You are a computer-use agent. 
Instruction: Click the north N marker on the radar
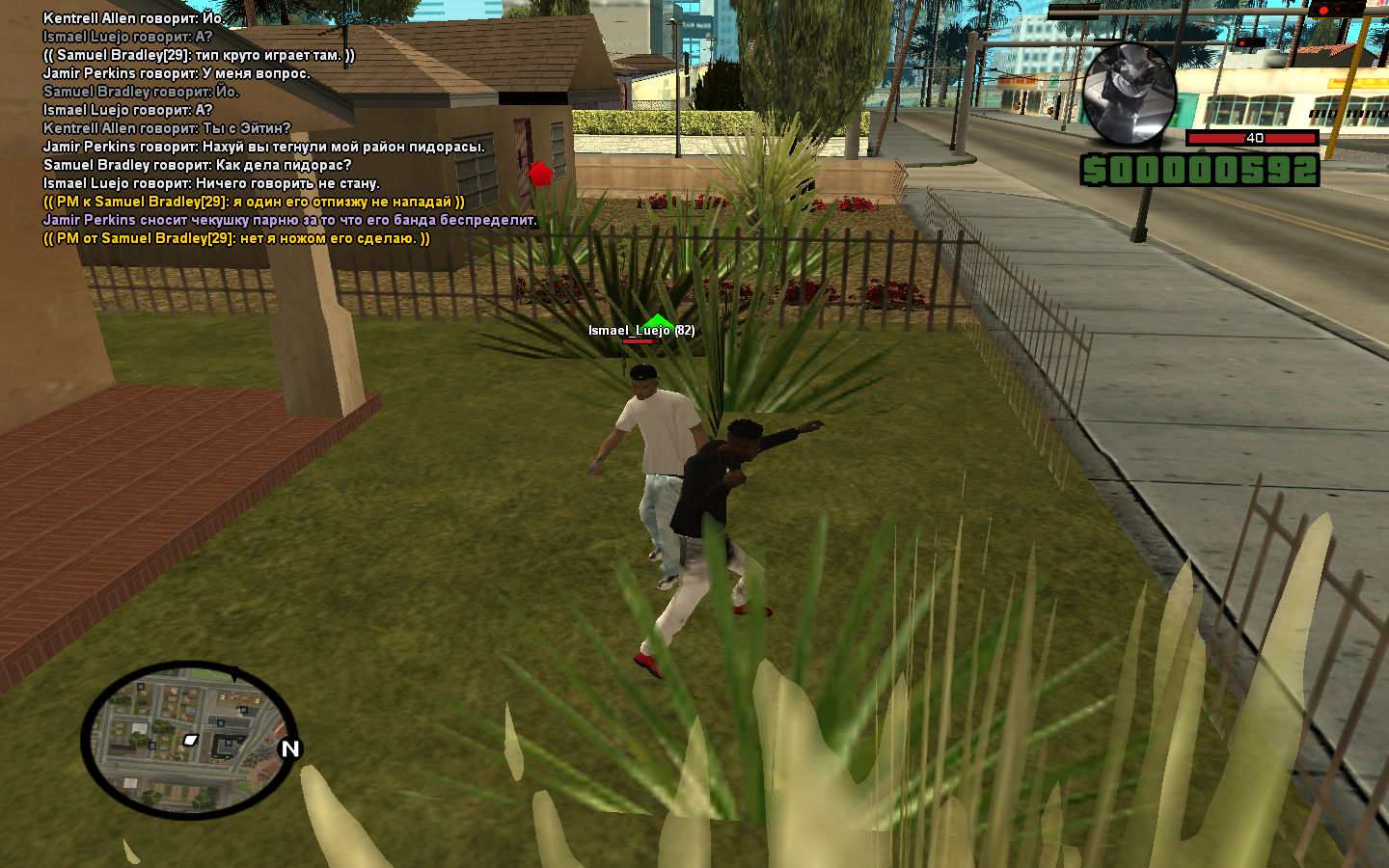click(x=289, y=749)
